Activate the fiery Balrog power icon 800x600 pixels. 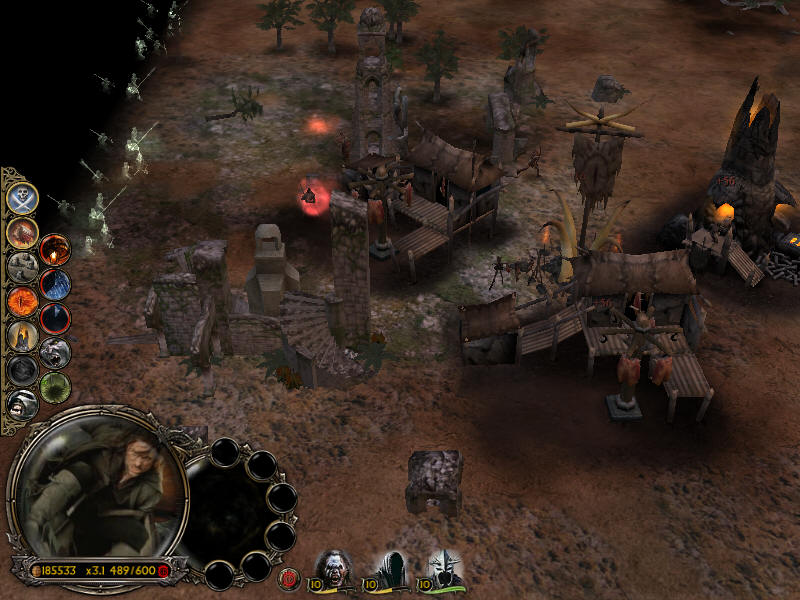click(x=22, y=232)
